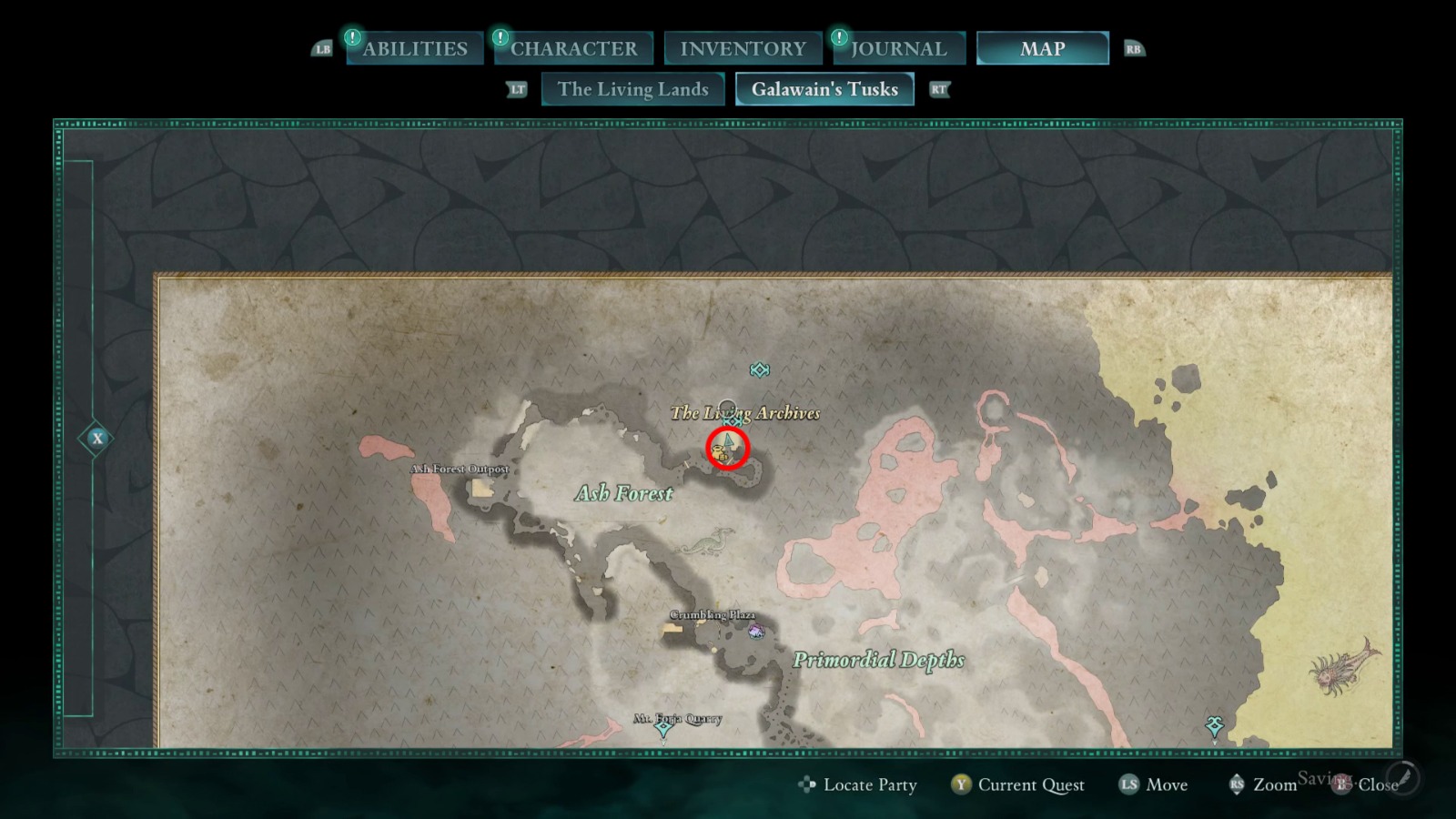View The Living Lands map
Screen dimensions: 1456x819
click(x=632, y=89)
